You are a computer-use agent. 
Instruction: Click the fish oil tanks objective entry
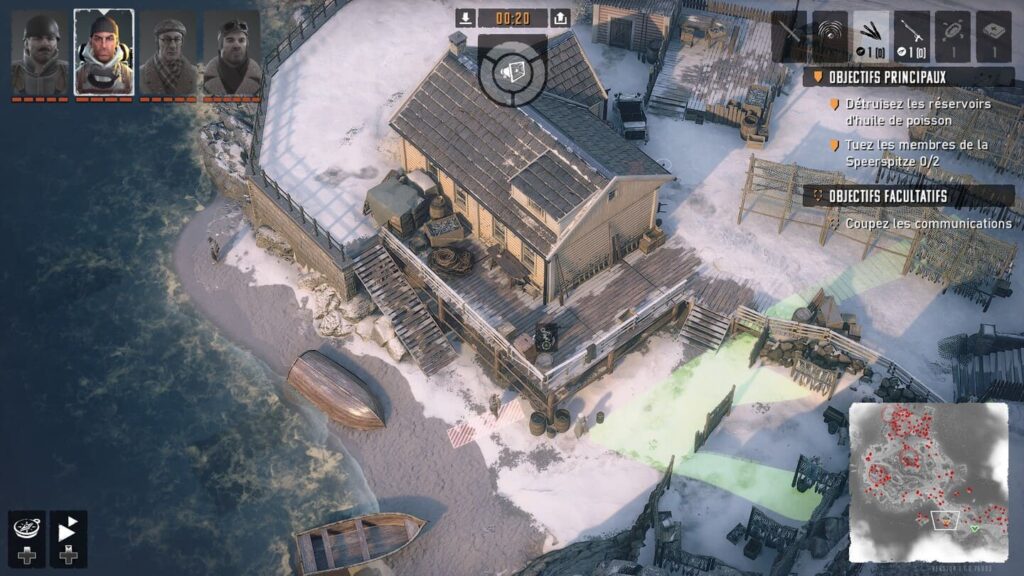pyautogui.click(x=917, y=112)
